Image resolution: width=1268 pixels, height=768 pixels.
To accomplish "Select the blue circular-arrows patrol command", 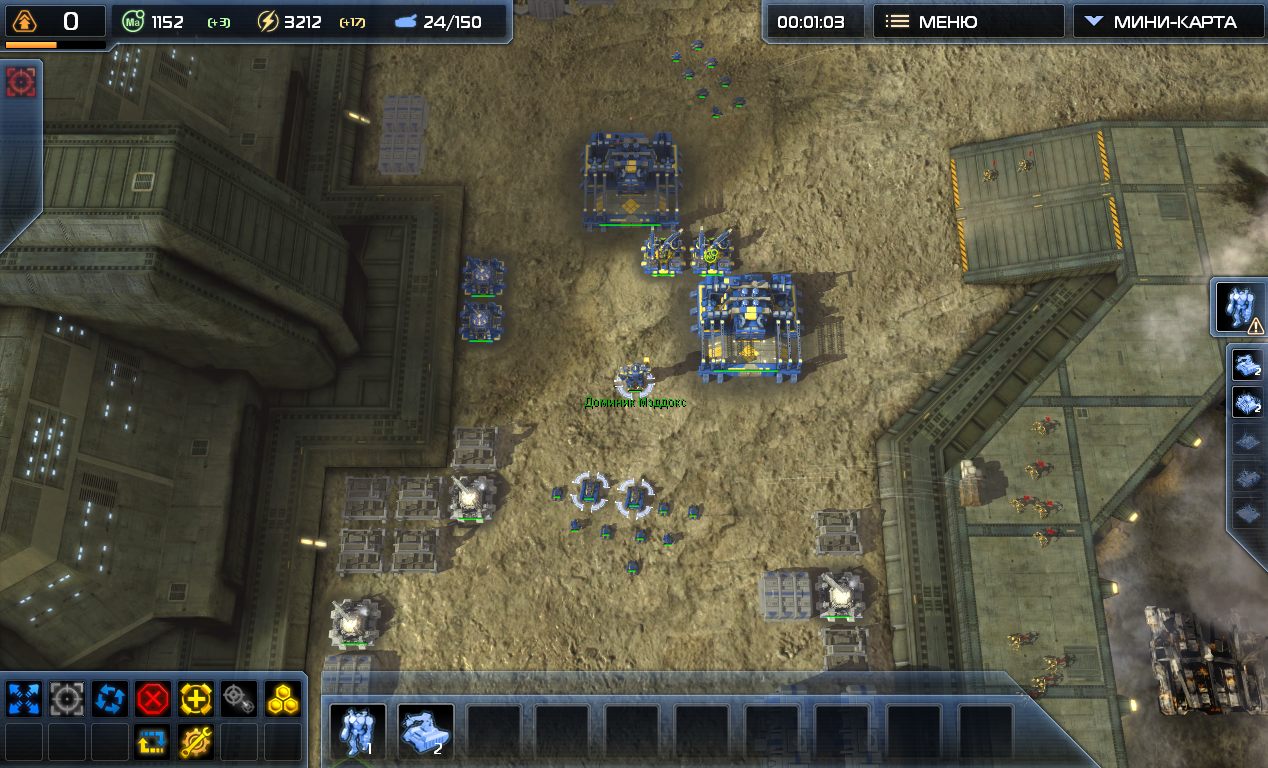I will pos(110,698).
